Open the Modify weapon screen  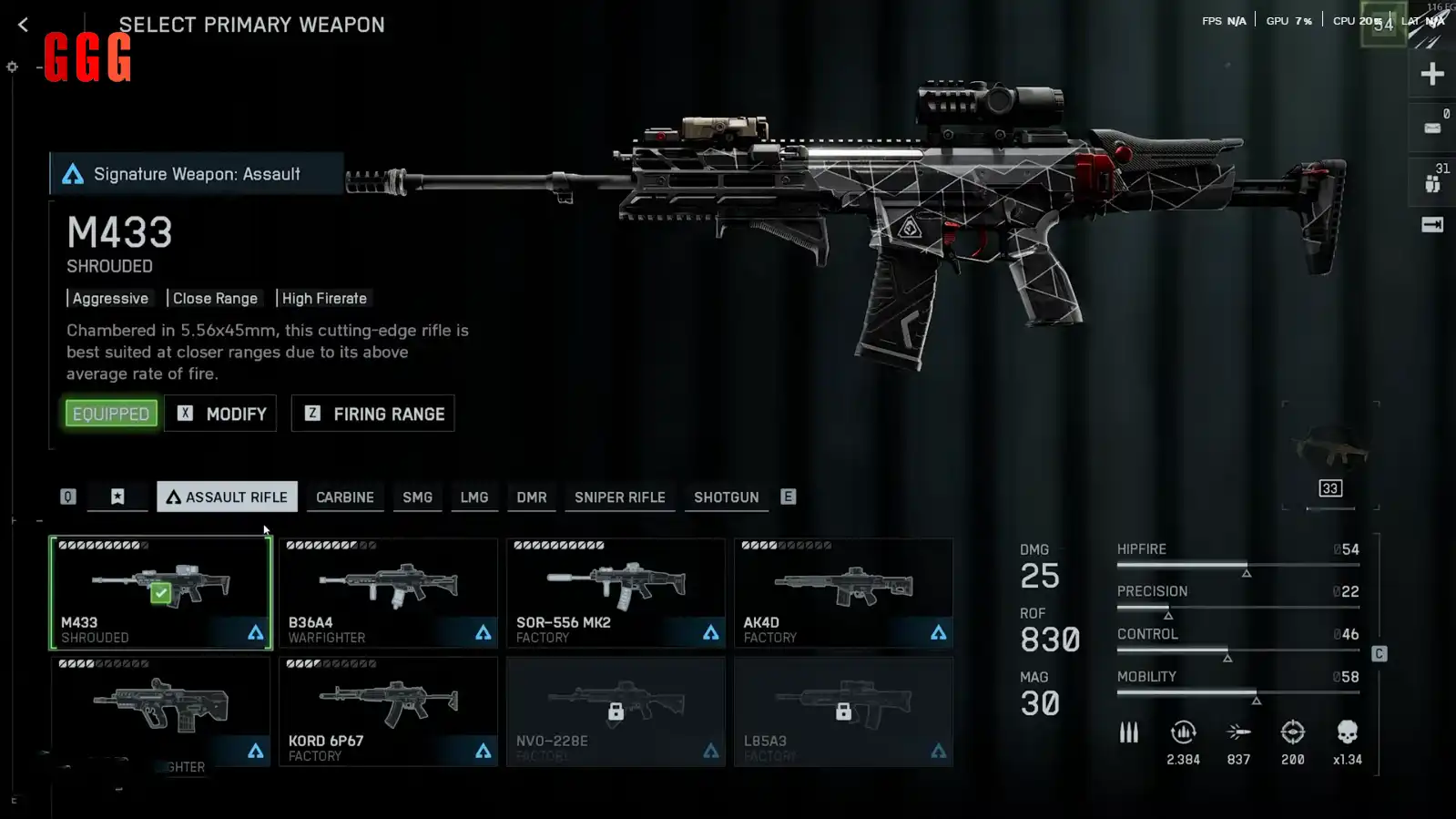click(x=220, y=414)
